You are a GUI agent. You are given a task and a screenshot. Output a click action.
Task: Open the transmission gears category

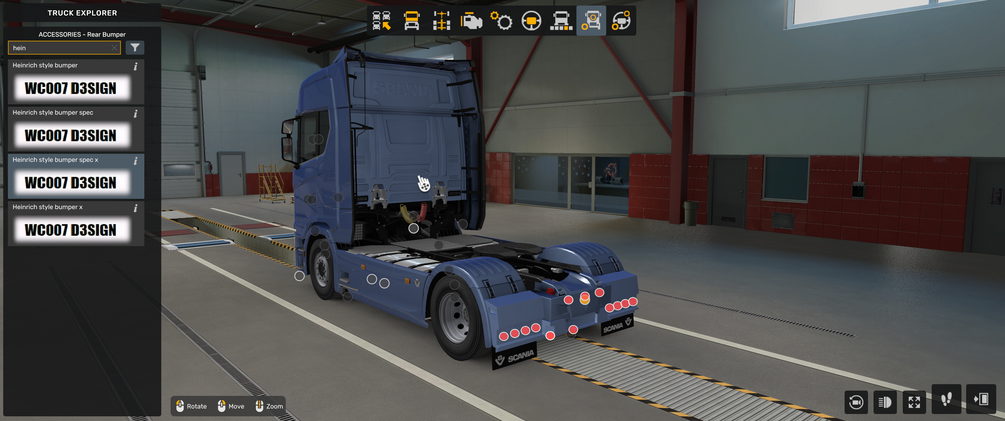point(501,21)
